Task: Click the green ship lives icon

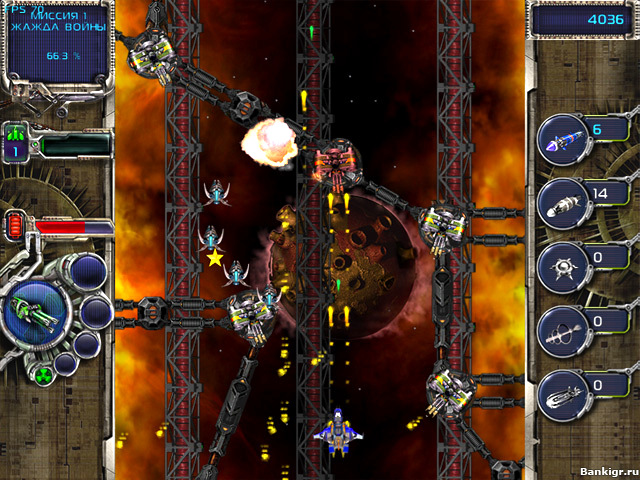Action: 16,133
